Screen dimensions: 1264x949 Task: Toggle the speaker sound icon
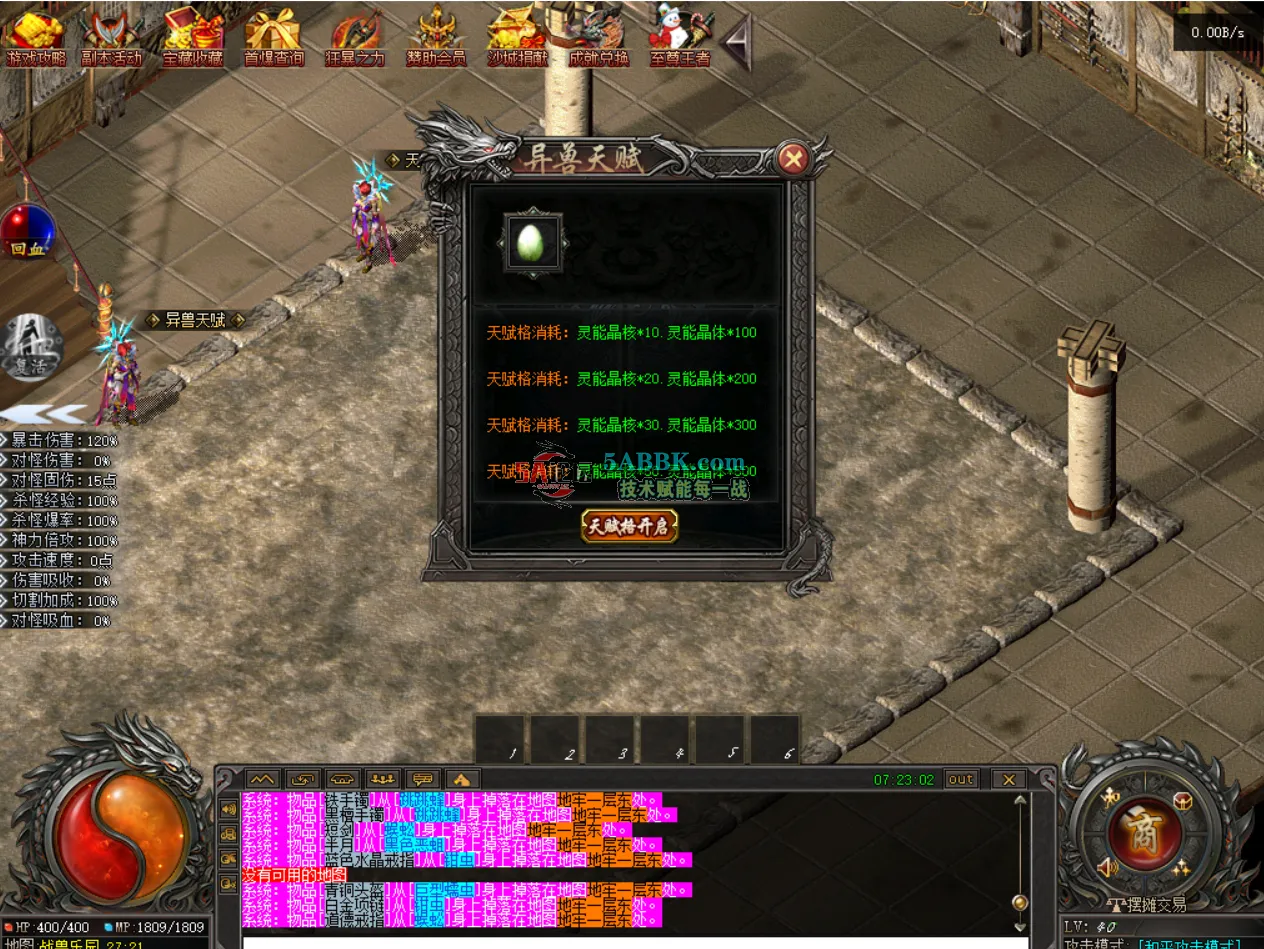[1107, 867]
